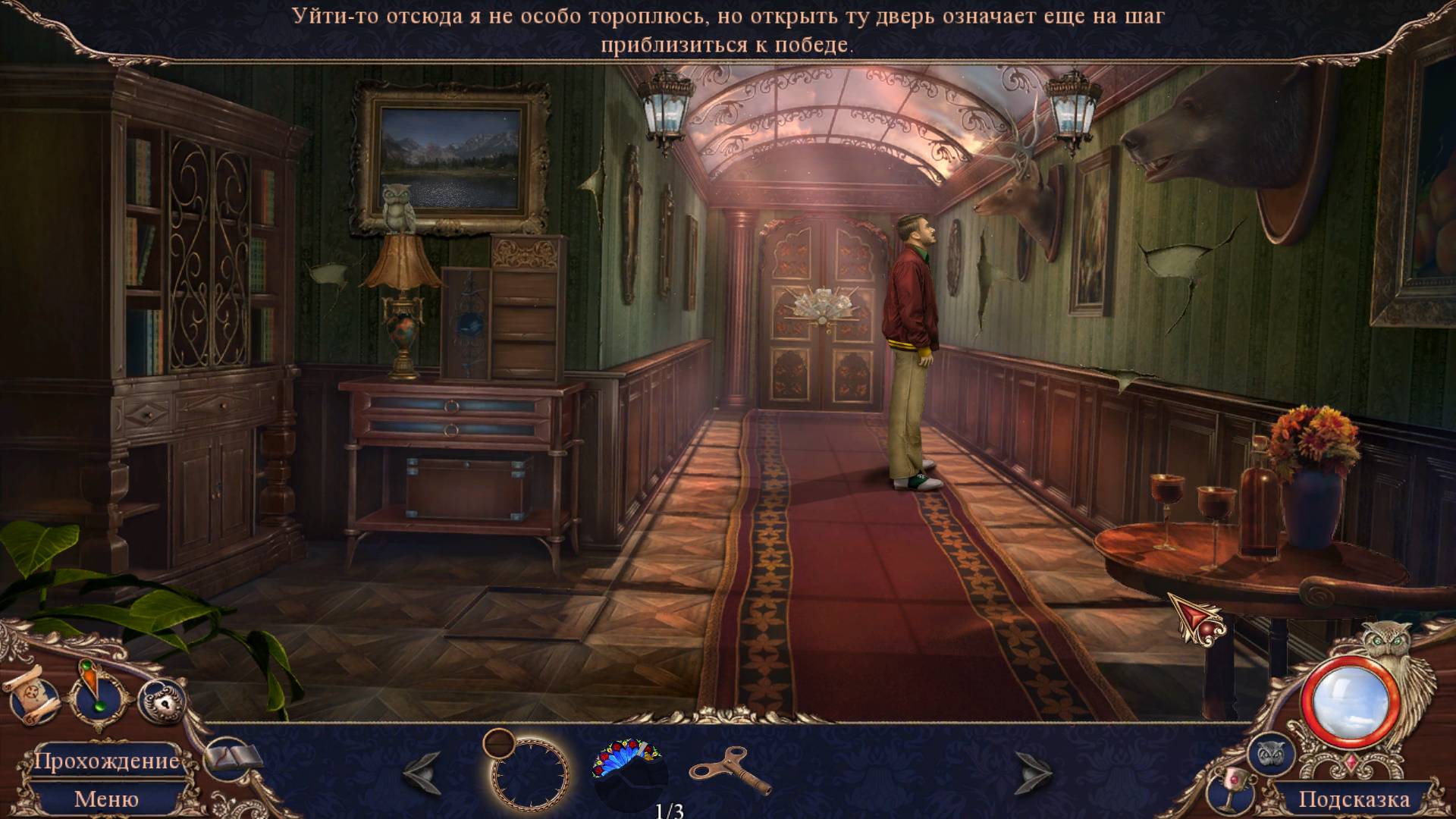The width and height of the screenshot is (1456, 819).
Task: Activate the crystal ball hint orb
Action: [x=1350, y=703]
